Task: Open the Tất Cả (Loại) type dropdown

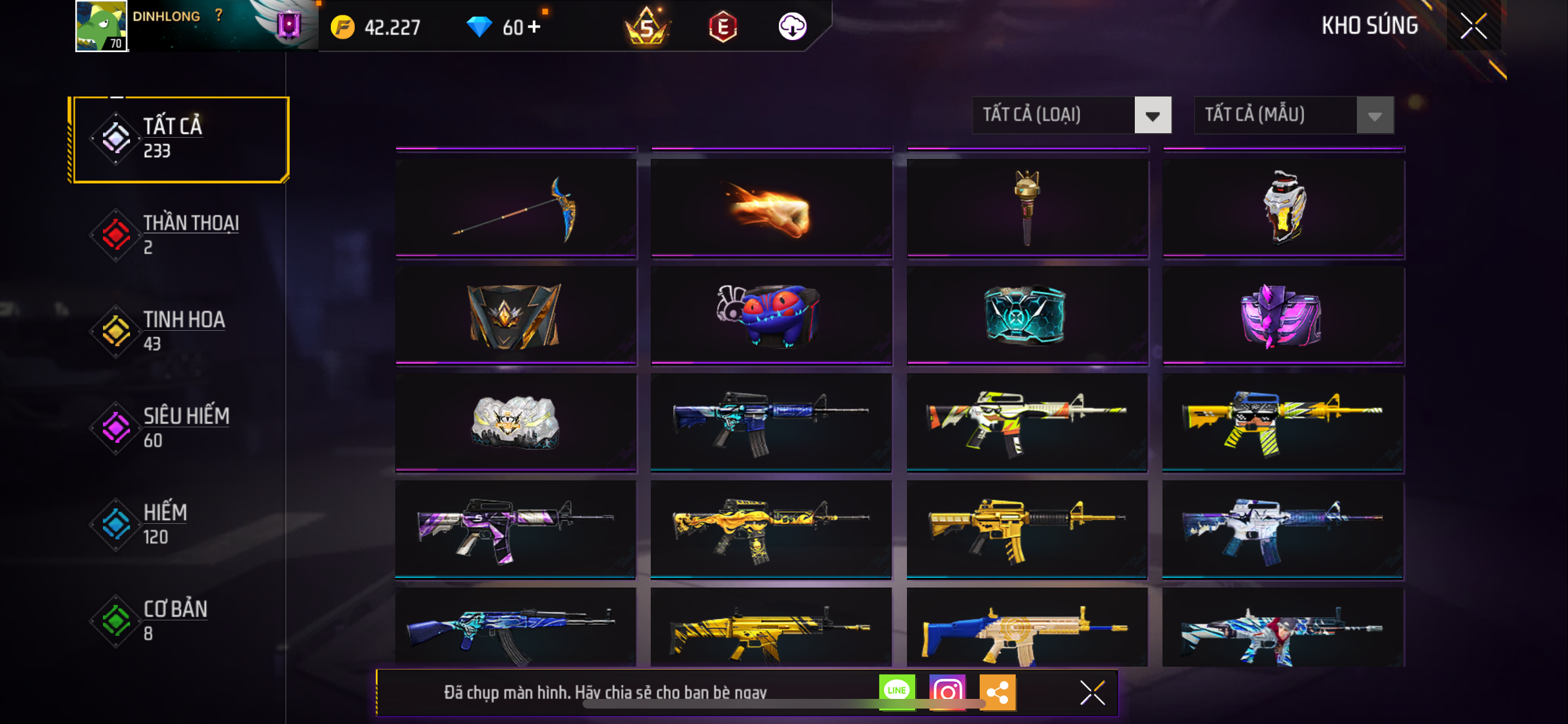Action: point(1071,115)
